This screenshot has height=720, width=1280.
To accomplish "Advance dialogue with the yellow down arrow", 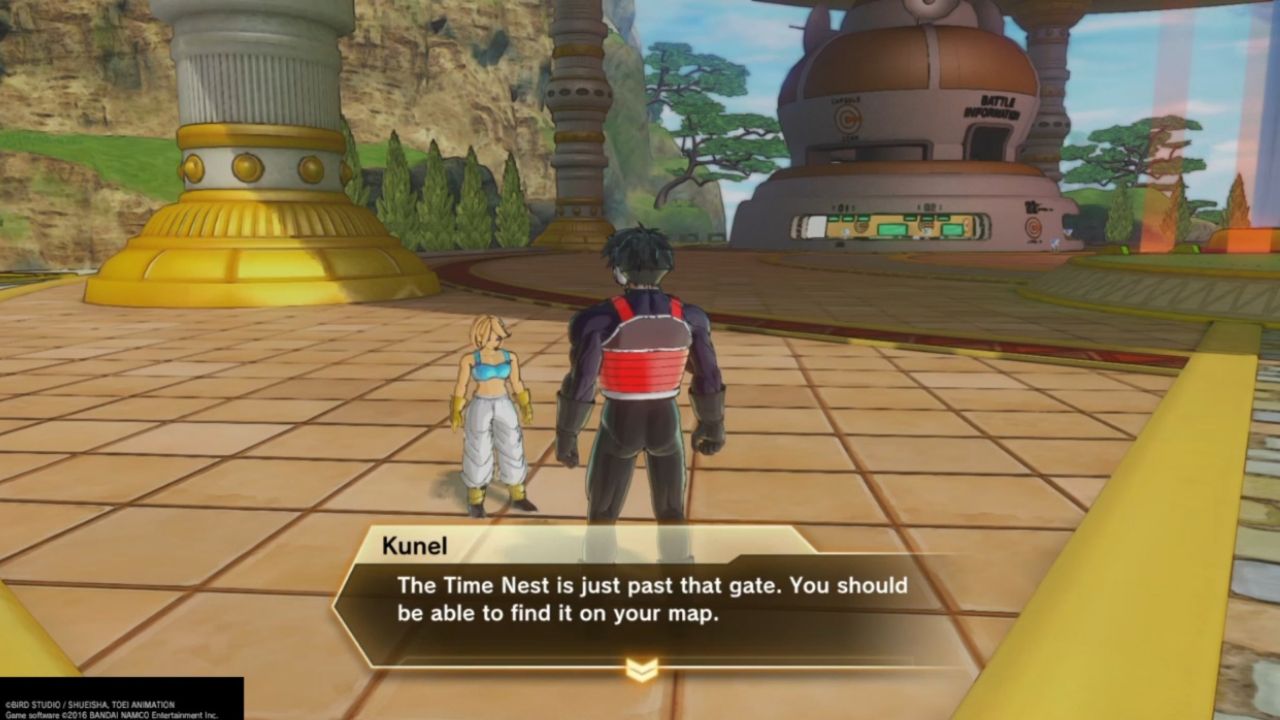I will (x=641, y=669).
